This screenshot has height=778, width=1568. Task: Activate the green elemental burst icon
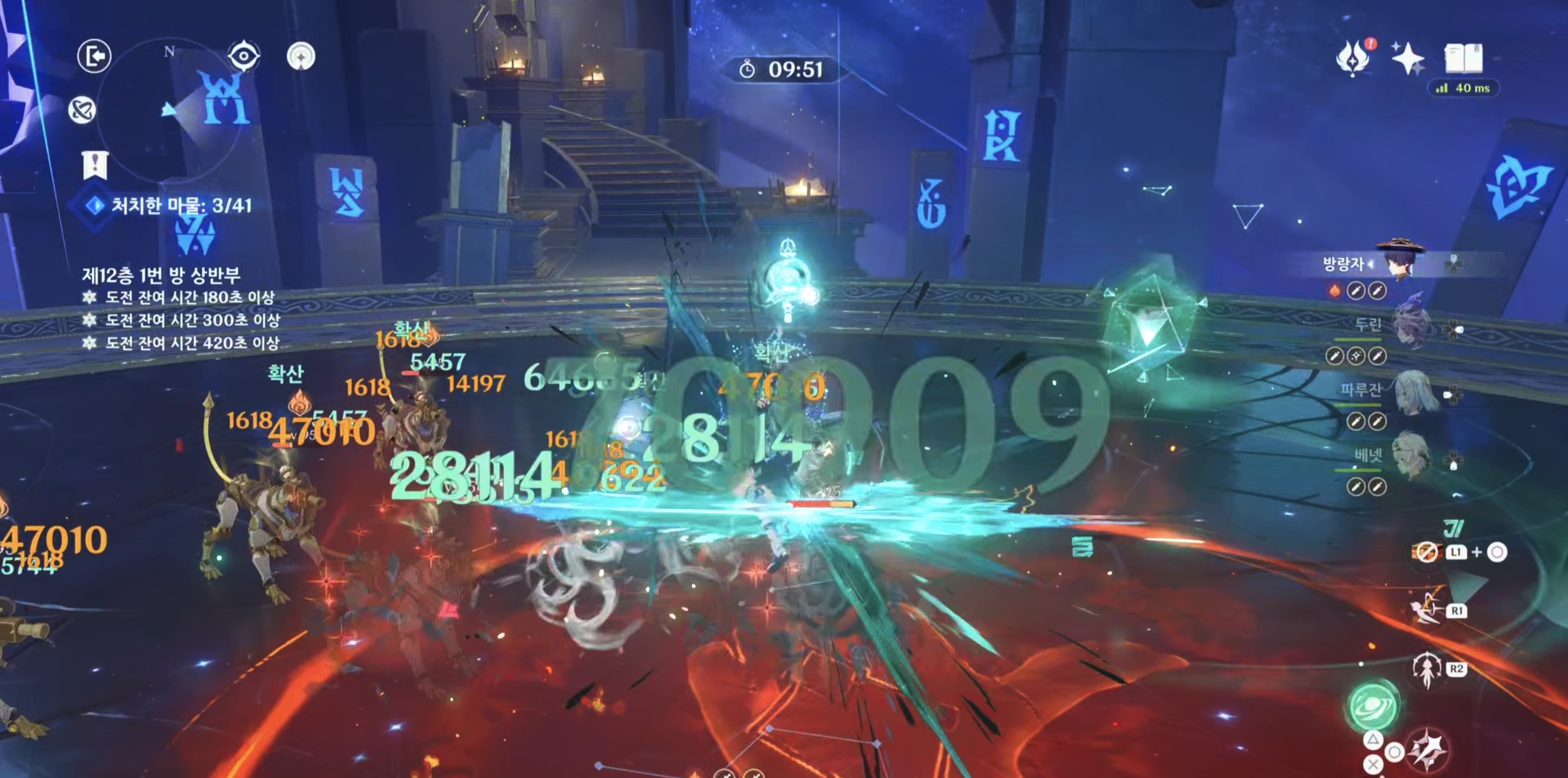(1373, 706)
